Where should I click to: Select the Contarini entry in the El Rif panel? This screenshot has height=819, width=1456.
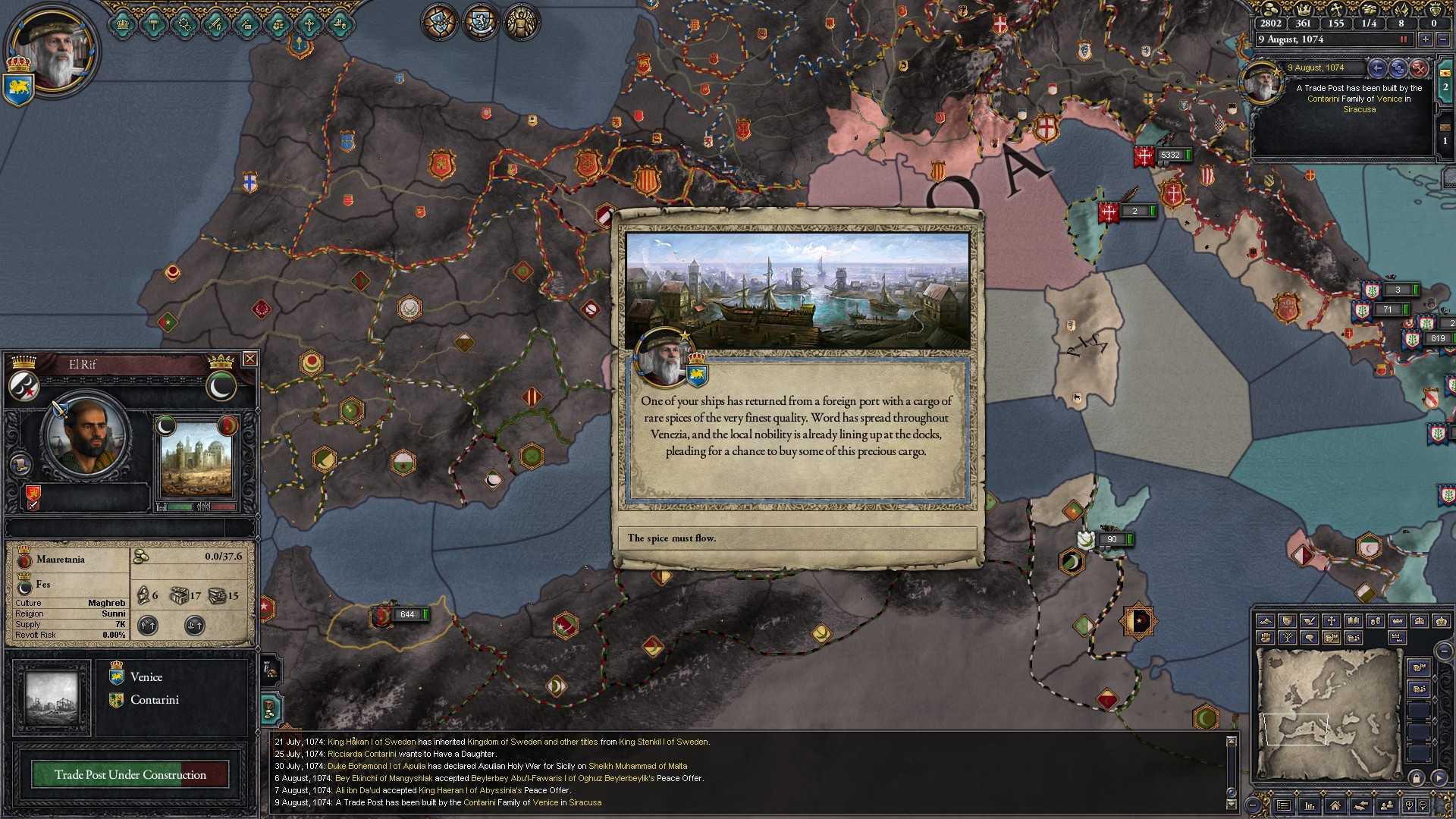[x=155, y=699]
